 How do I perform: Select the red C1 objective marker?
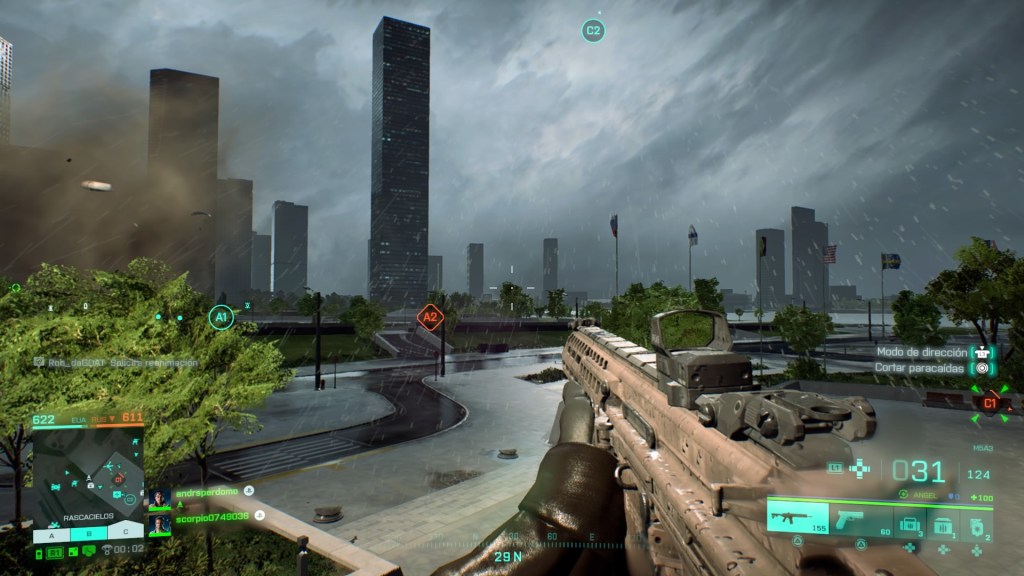tap(990, 403)
